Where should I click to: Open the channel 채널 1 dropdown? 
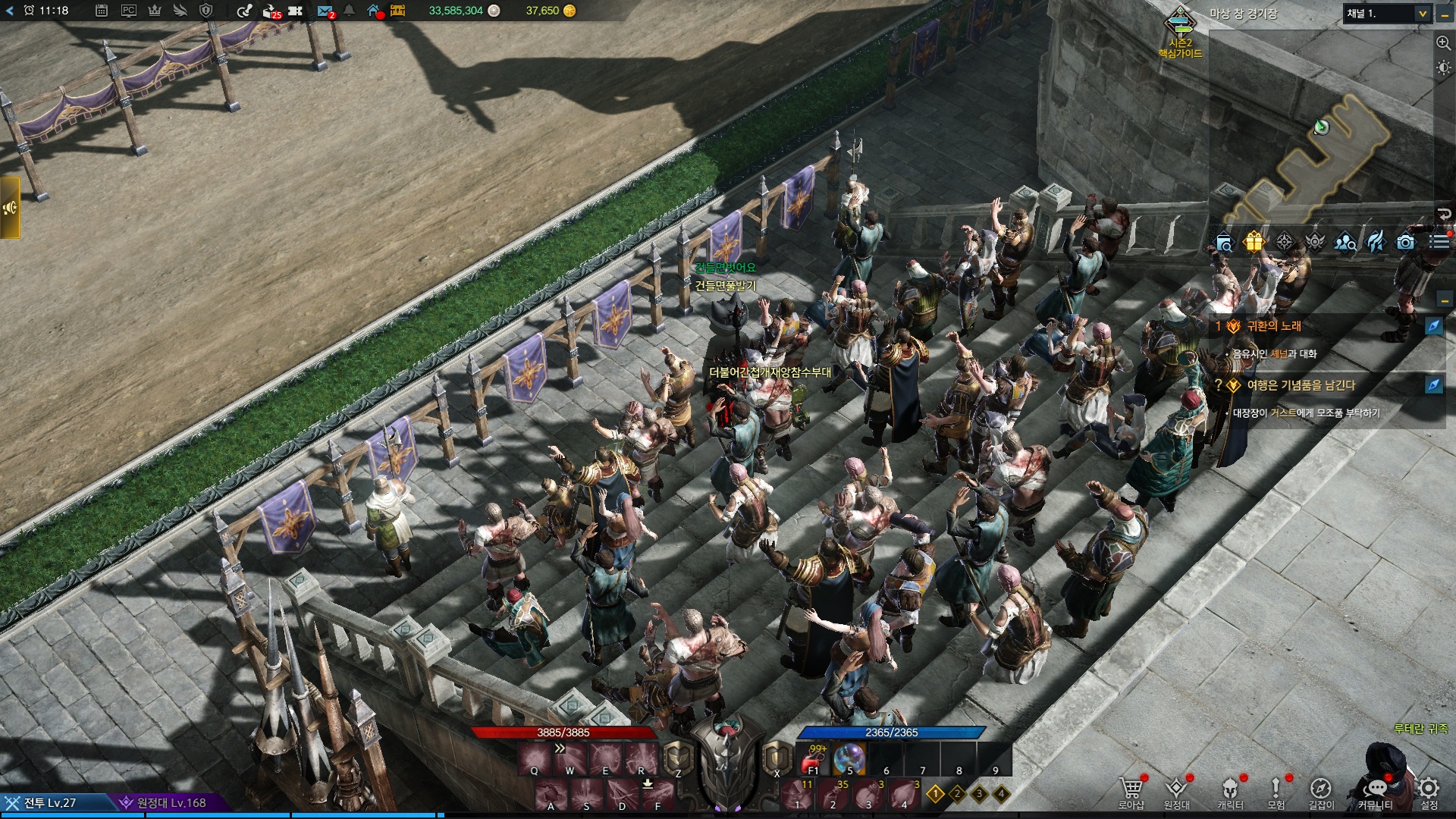pyautogui.click(x=1387, y=14)
